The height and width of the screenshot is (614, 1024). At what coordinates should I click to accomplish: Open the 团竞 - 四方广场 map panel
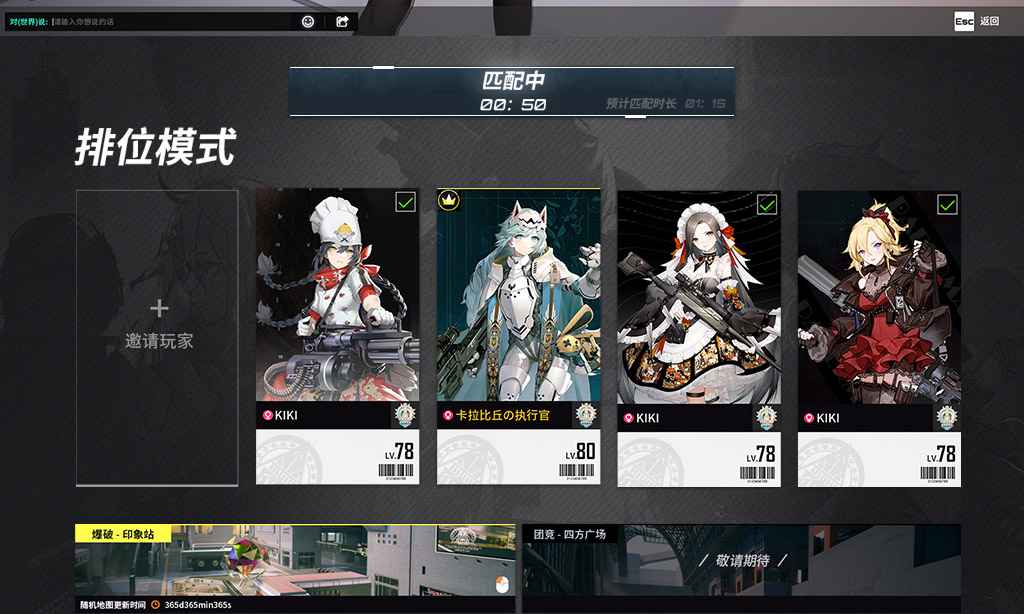point(741,567)
